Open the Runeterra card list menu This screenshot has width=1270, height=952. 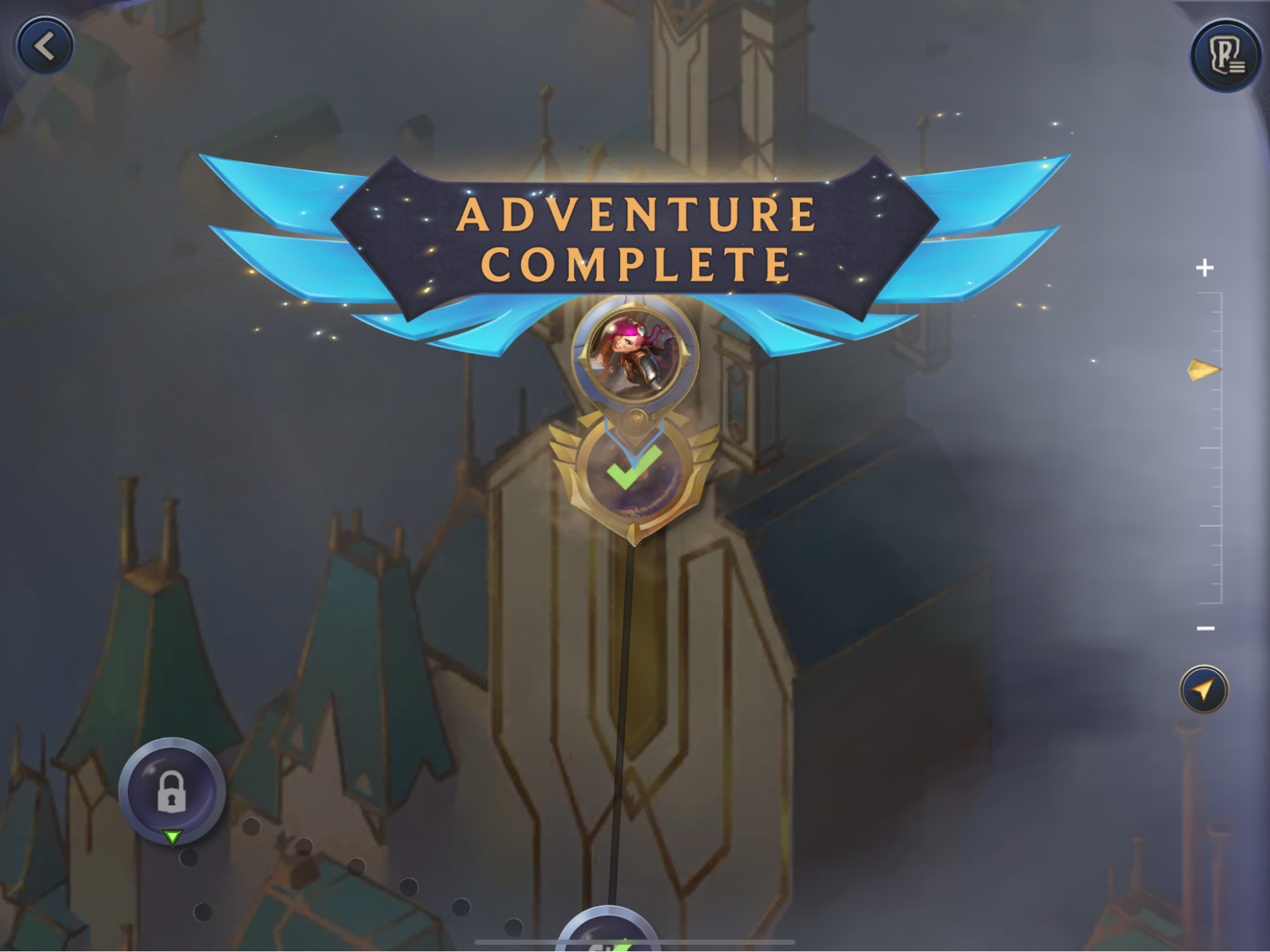1226,56
